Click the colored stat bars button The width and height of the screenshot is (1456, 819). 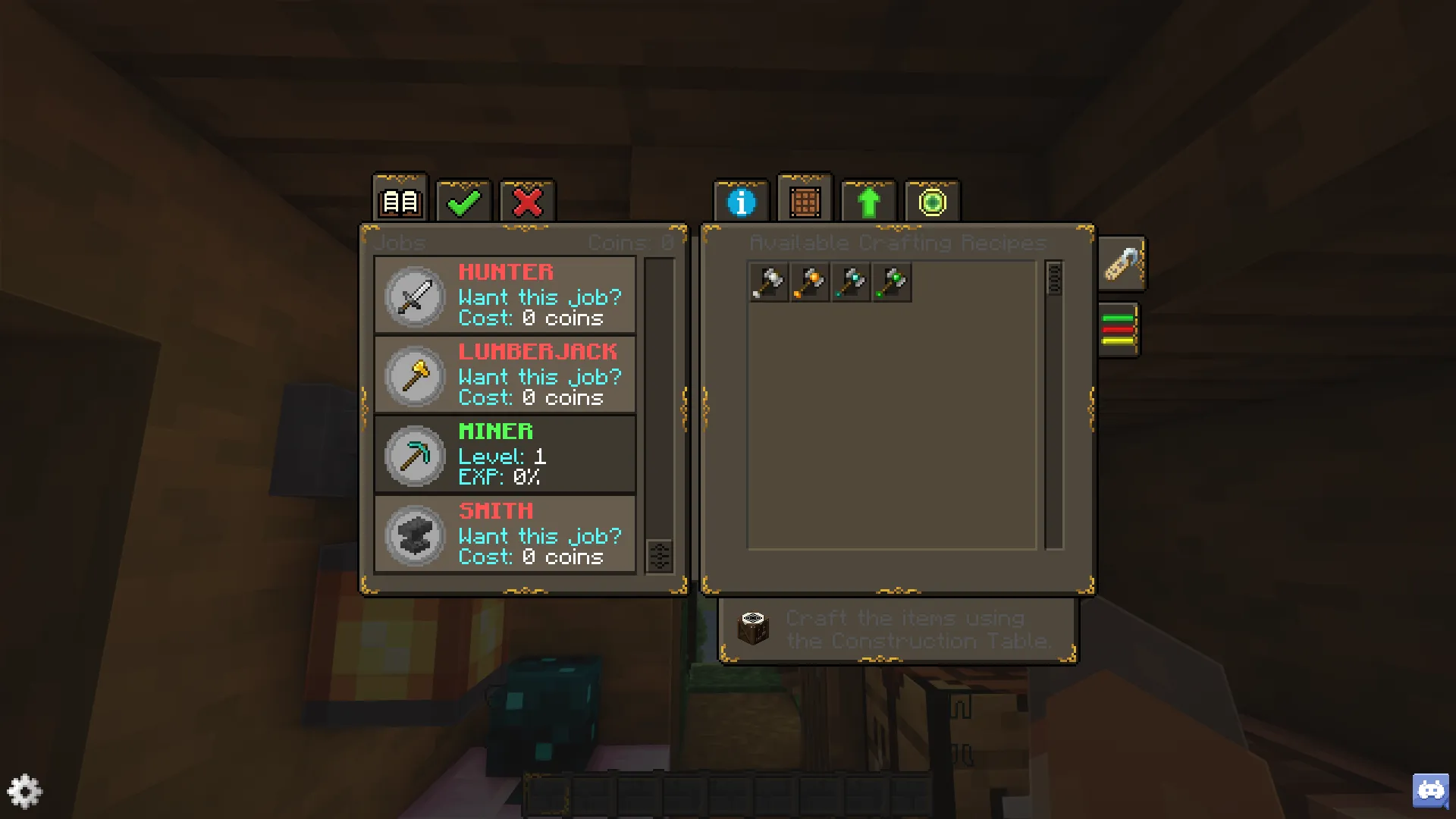[1119, 329]
